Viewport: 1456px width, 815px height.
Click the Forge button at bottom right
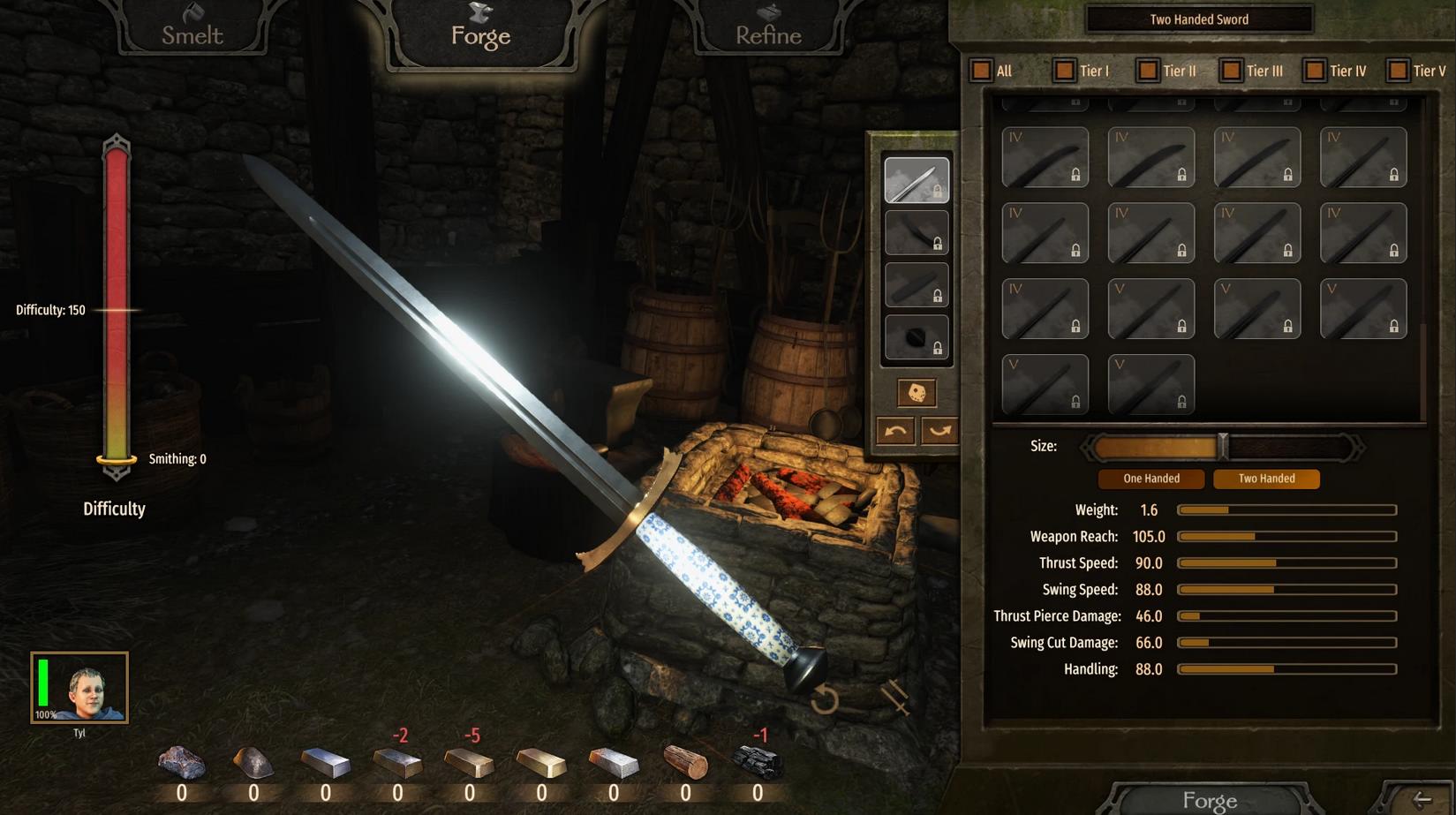pos(1209,800)
